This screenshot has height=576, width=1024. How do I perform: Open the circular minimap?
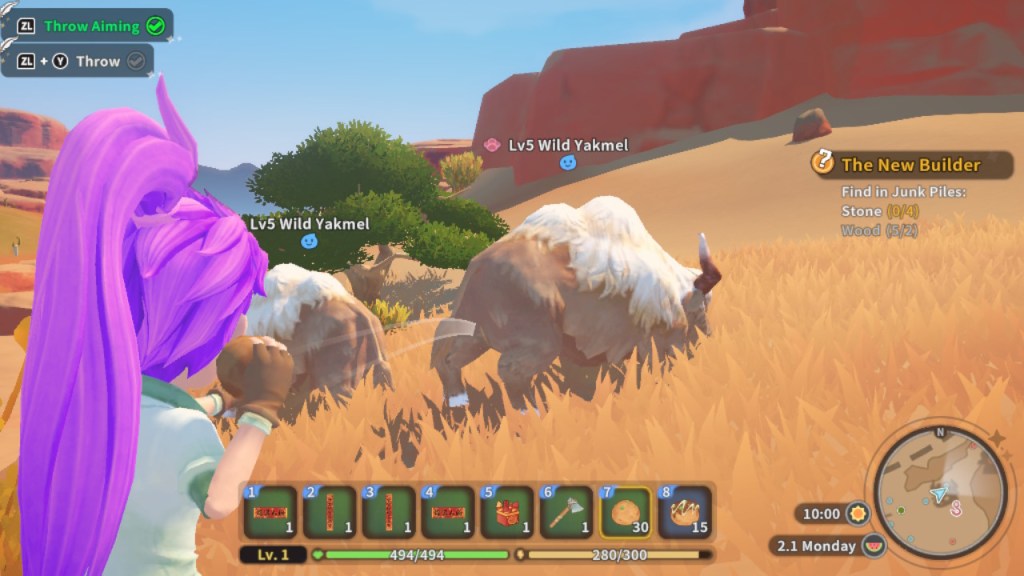[x=939, y=492]
